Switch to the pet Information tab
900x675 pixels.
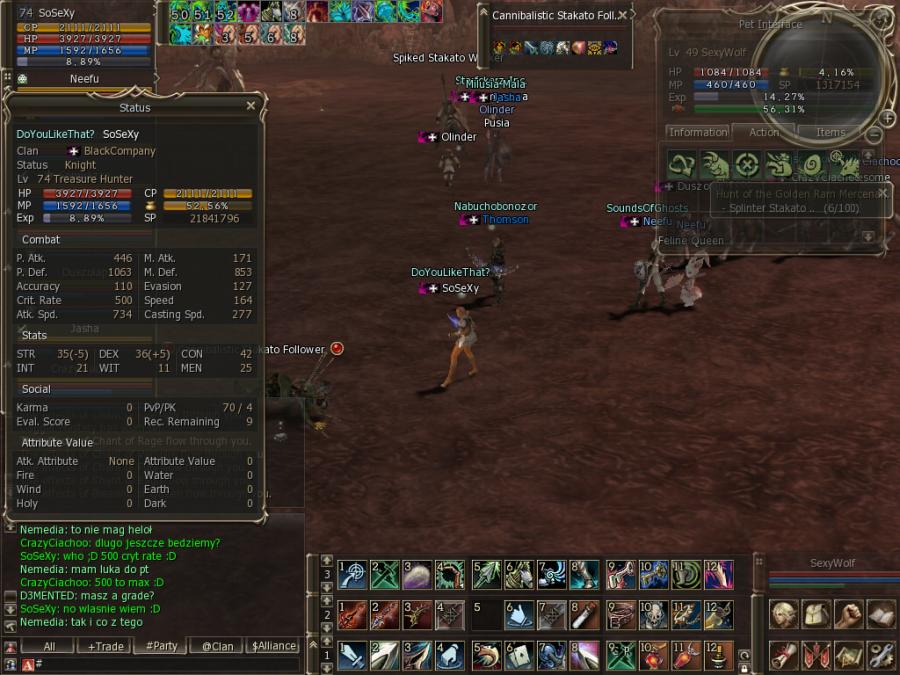[698, 132]
